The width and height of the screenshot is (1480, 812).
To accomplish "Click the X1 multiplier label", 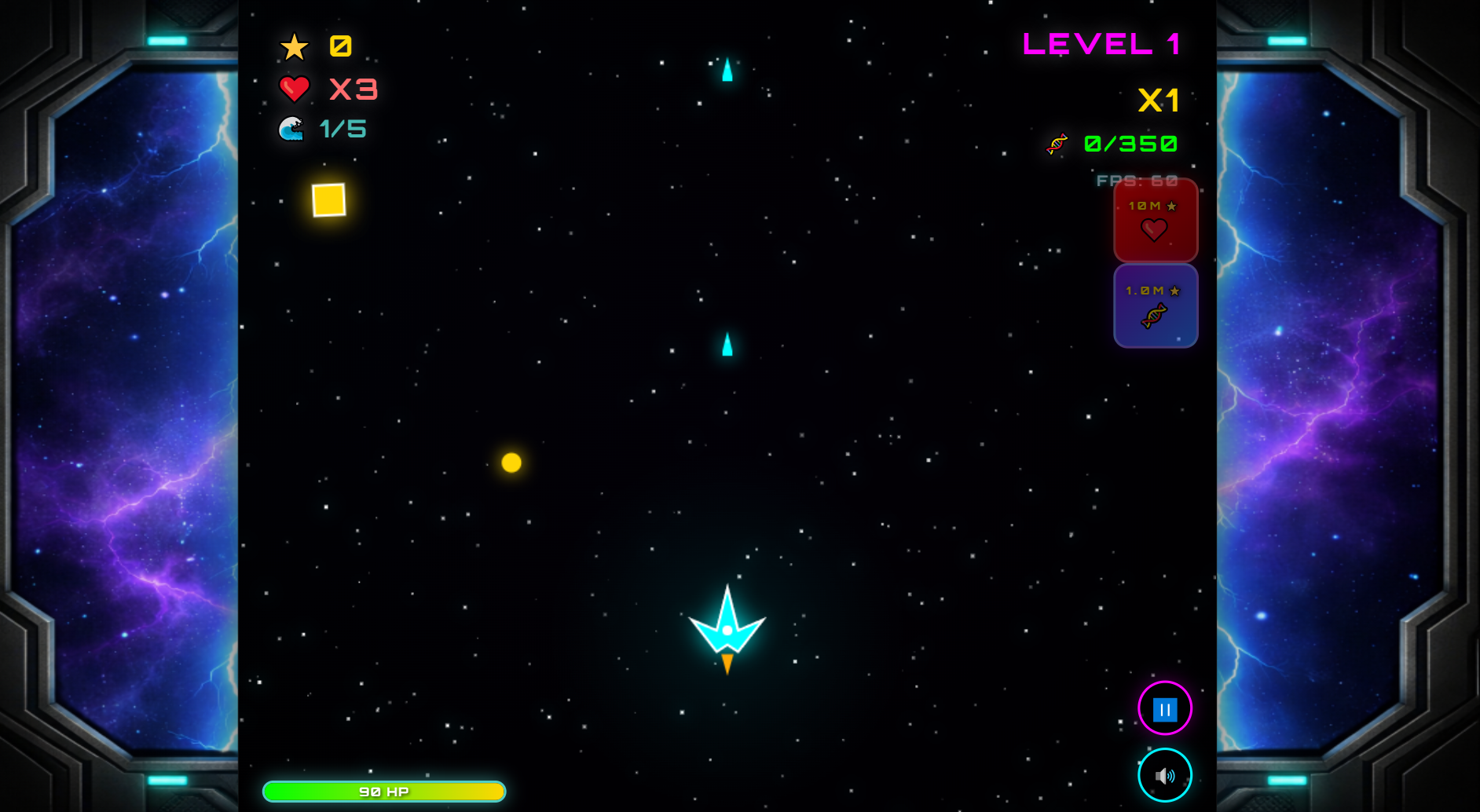I will 1158,101.
